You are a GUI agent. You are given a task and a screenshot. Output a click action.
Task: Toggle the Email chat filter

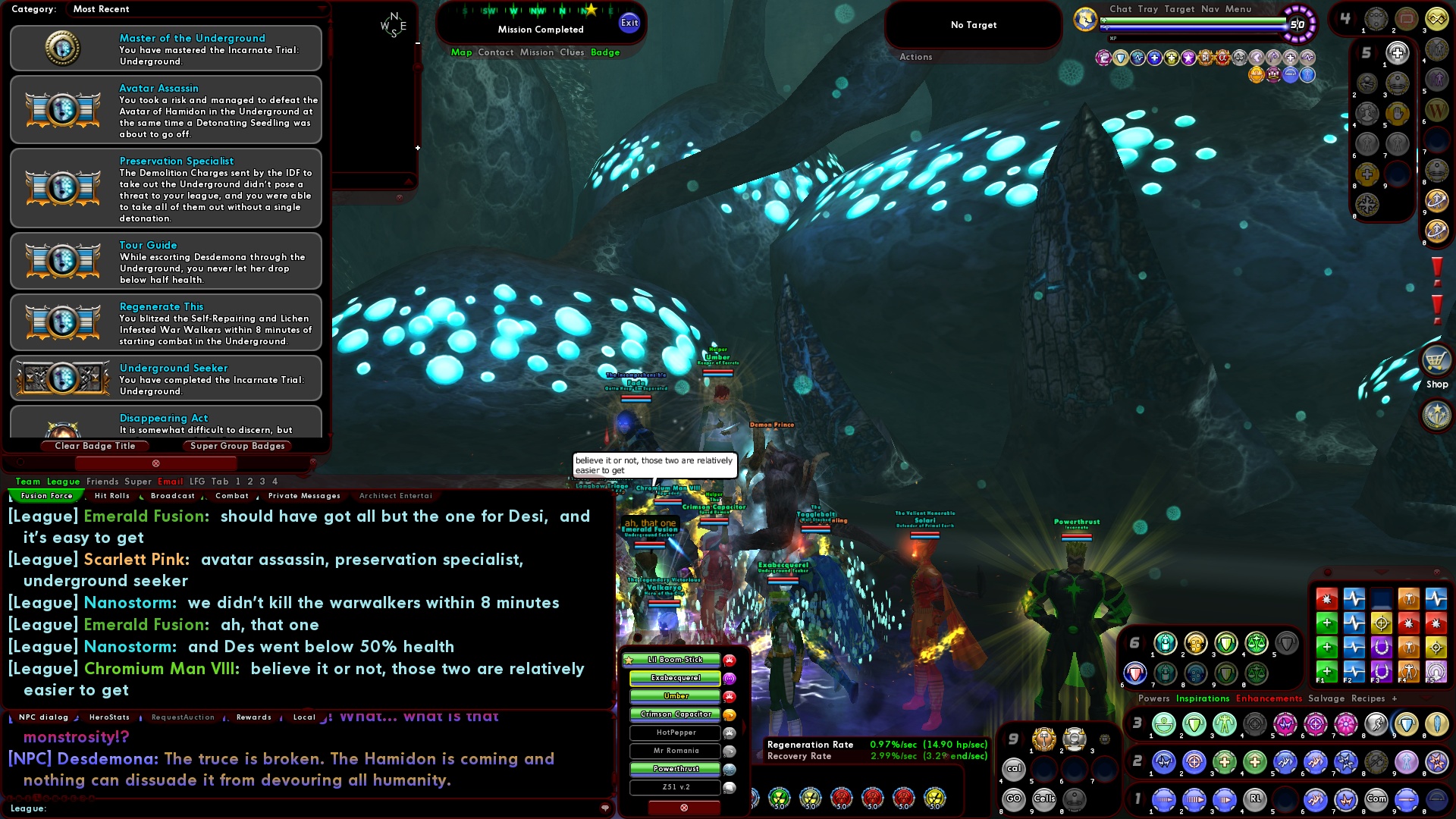171,481
